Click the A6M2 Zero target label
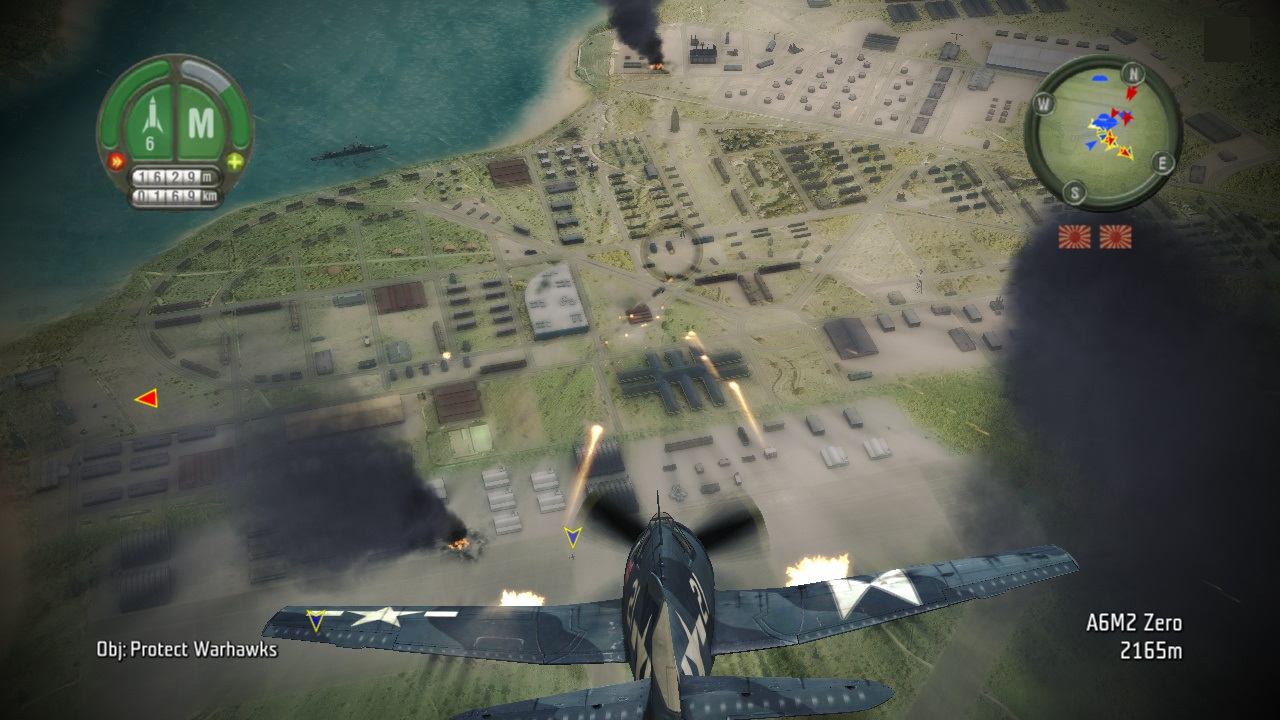The width and height of the screenshot is (1280, 720). [x=1134, y=623]
